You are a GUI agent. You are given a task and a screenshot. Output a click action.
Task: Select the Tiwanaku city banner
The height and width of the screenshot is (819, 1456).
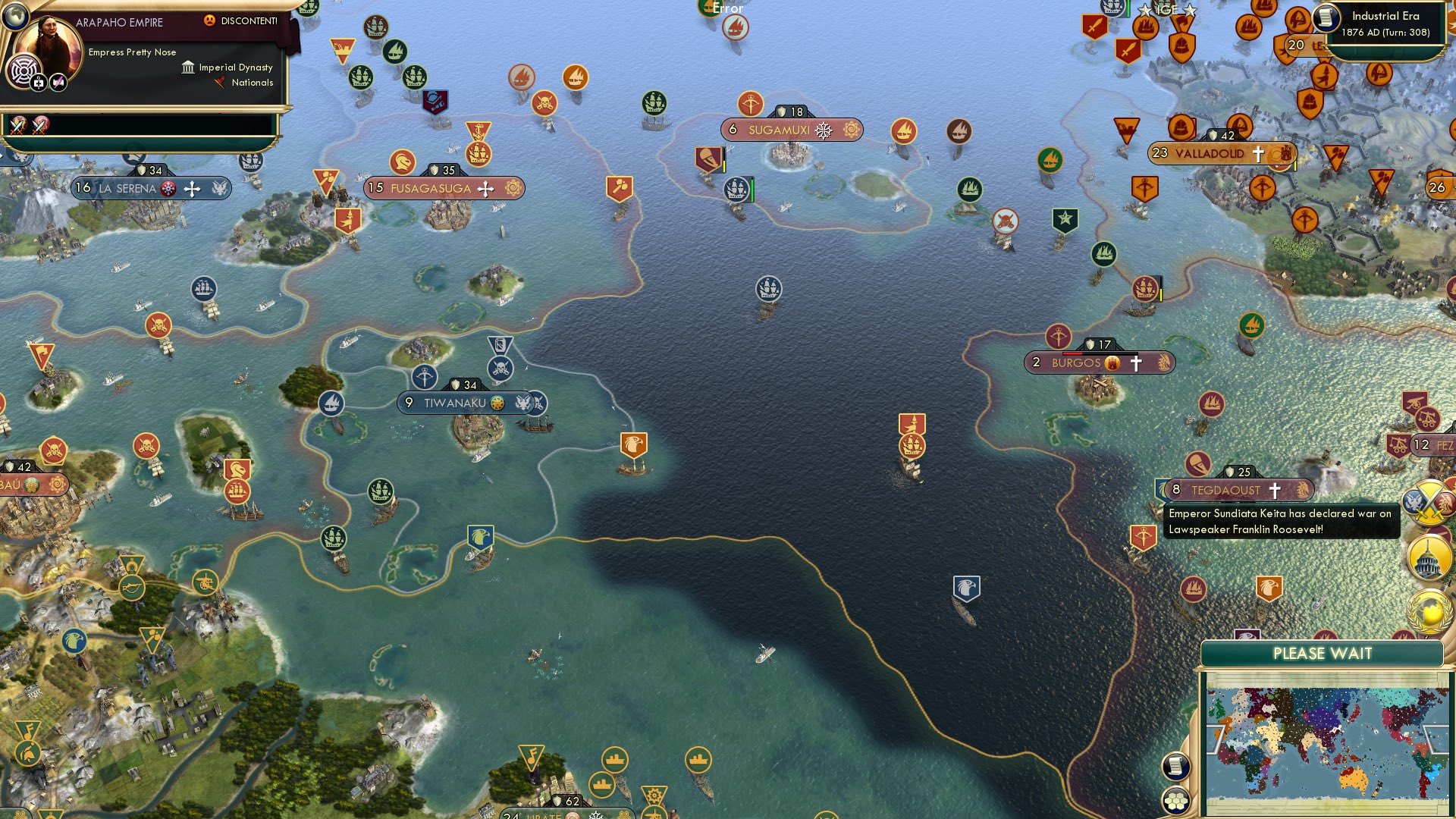[455, 403]
